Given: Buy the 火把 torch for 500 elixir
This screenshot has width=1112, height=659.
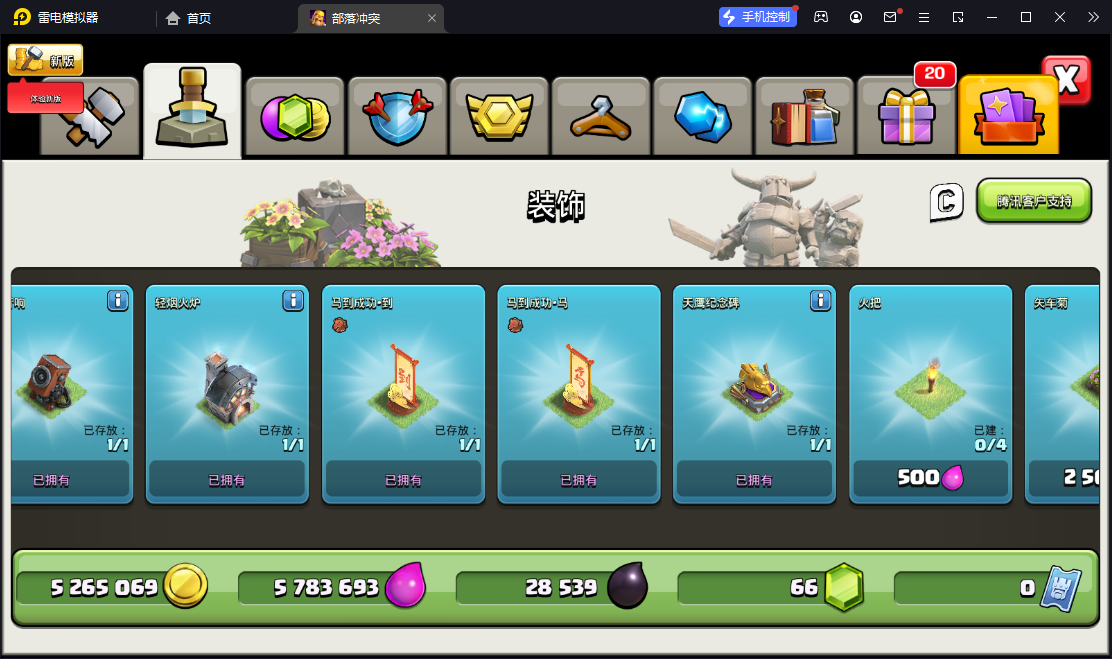Looking at the screenshot, I should [x=930, y=478].
